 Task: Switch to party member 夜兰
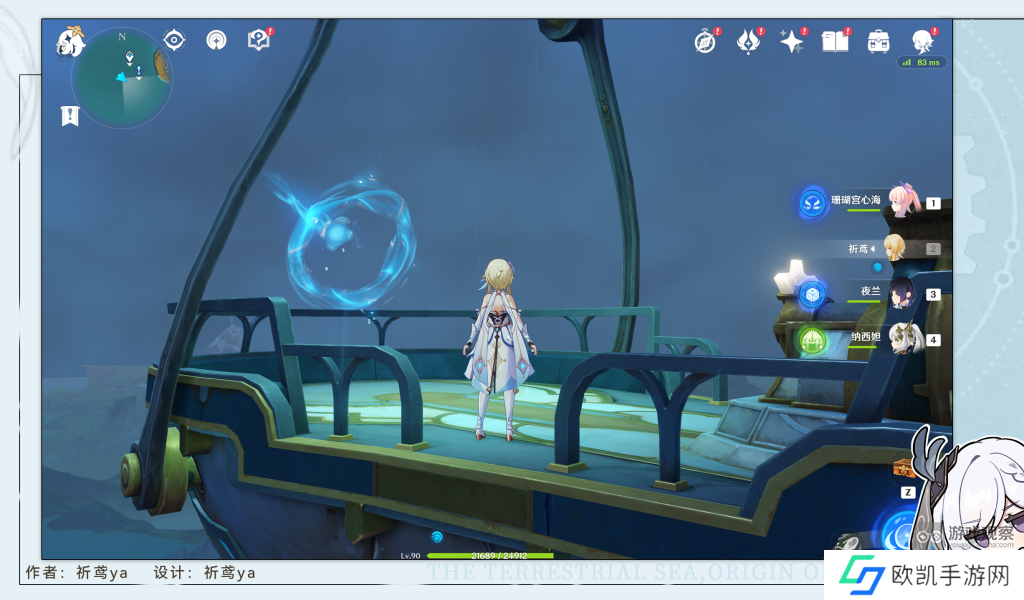tap(902, 293)
